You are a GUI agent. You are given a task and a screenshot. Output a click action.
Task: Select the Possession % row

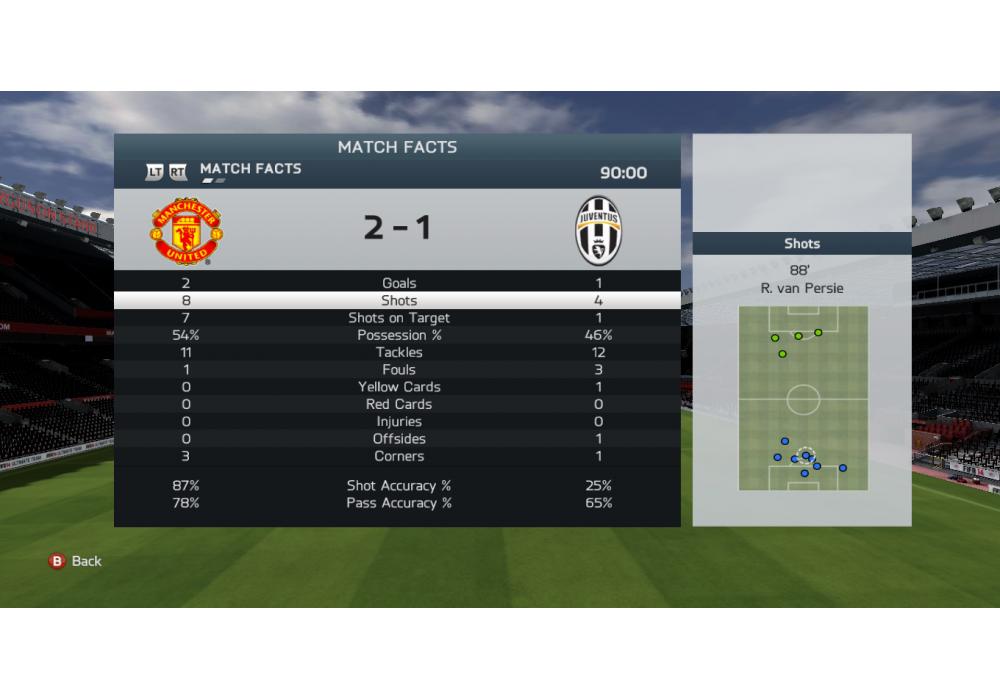[x=398, y=335]
